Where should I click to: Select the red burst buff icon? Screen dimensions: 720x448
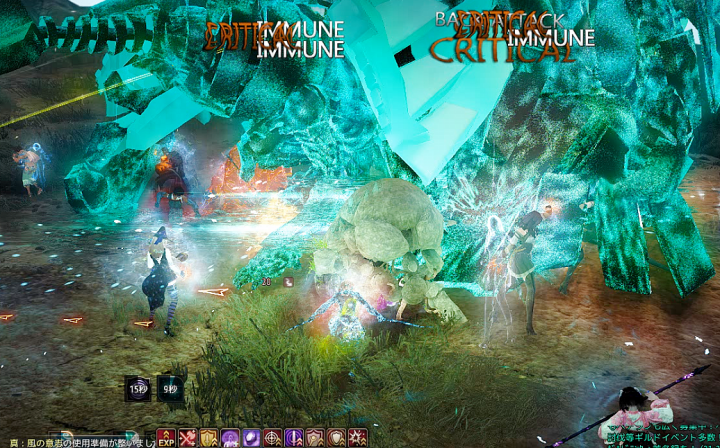pos(356,438)
